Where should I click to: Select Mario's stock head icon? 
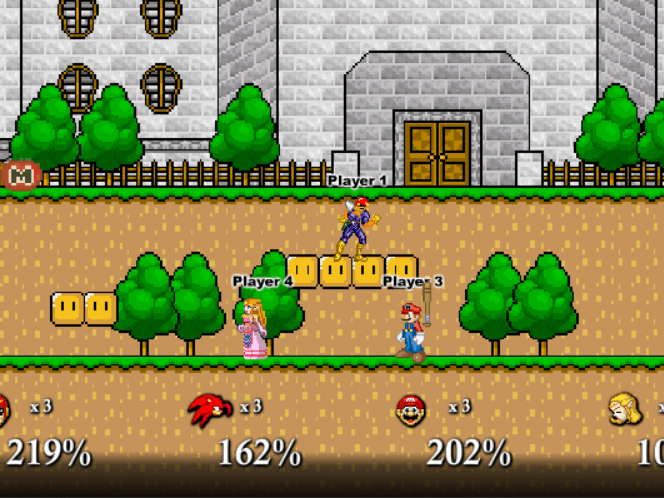coord(410,410)
